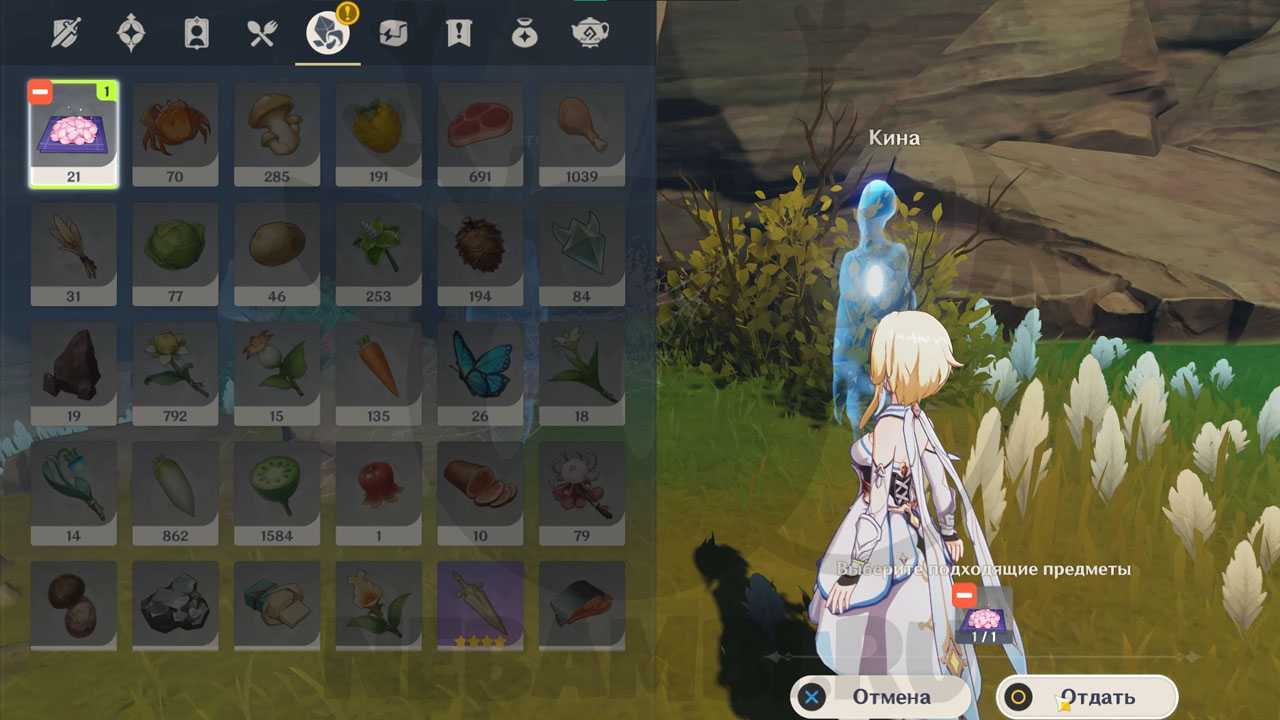Switch to the food tab with fork and knife
1280x720 pixels.
[x=262, y=34]
